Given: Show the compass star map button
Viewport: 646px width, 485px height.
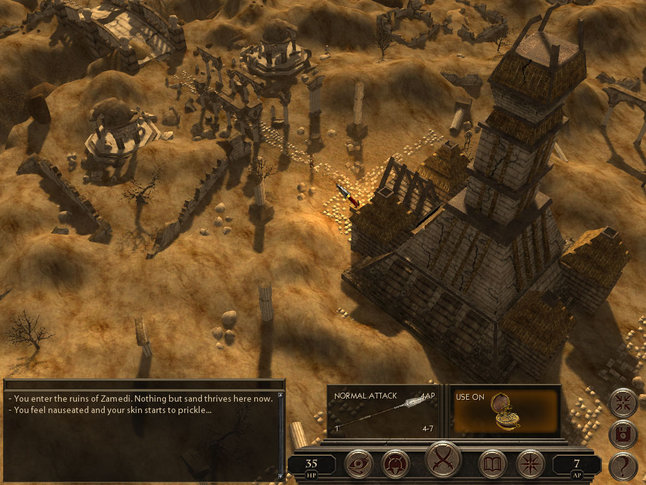Looking at the screenshot, I should coord(530,463).
